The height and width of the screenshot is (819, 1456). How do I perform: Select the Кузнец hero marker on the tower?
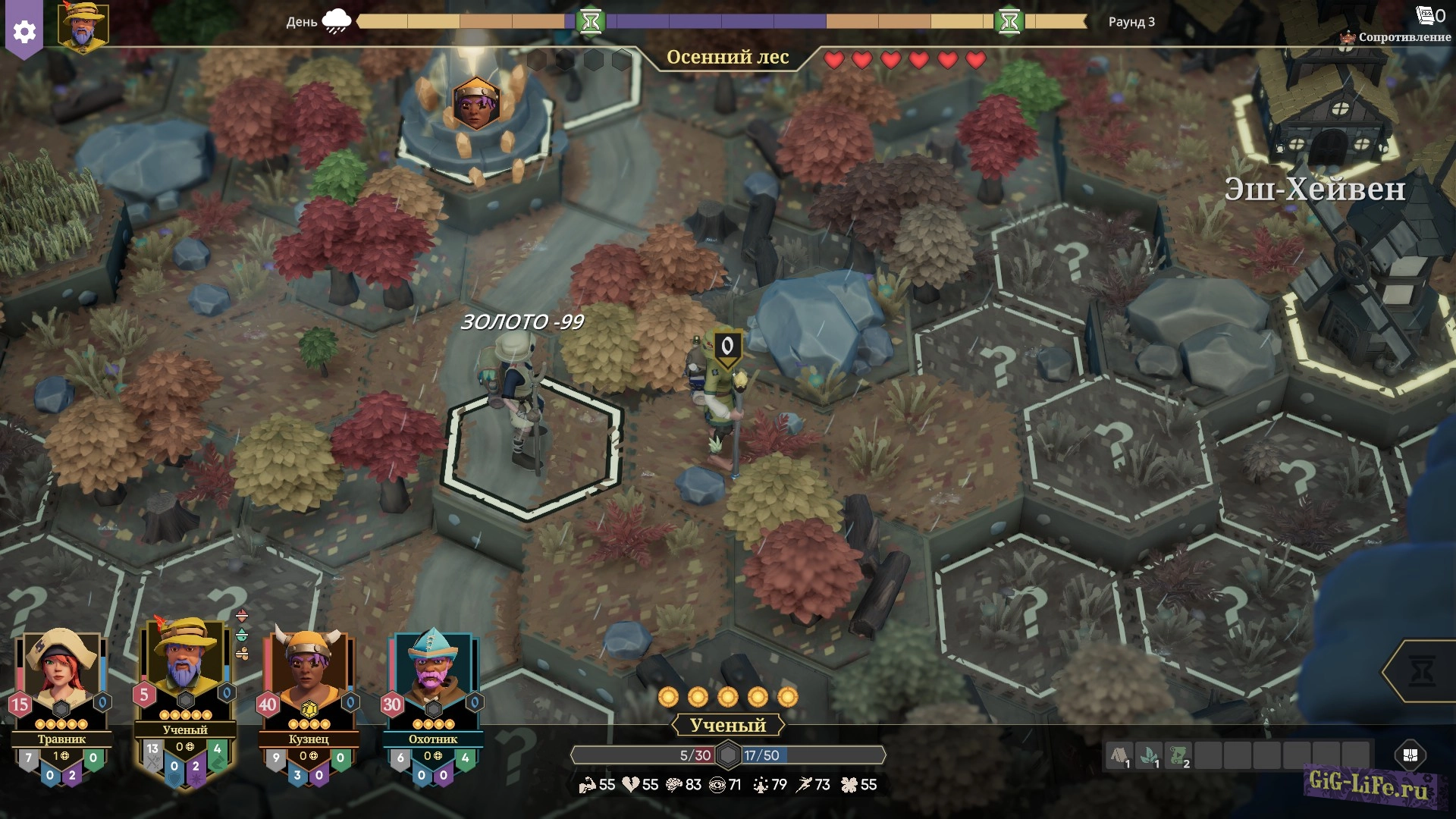[475, 104]
